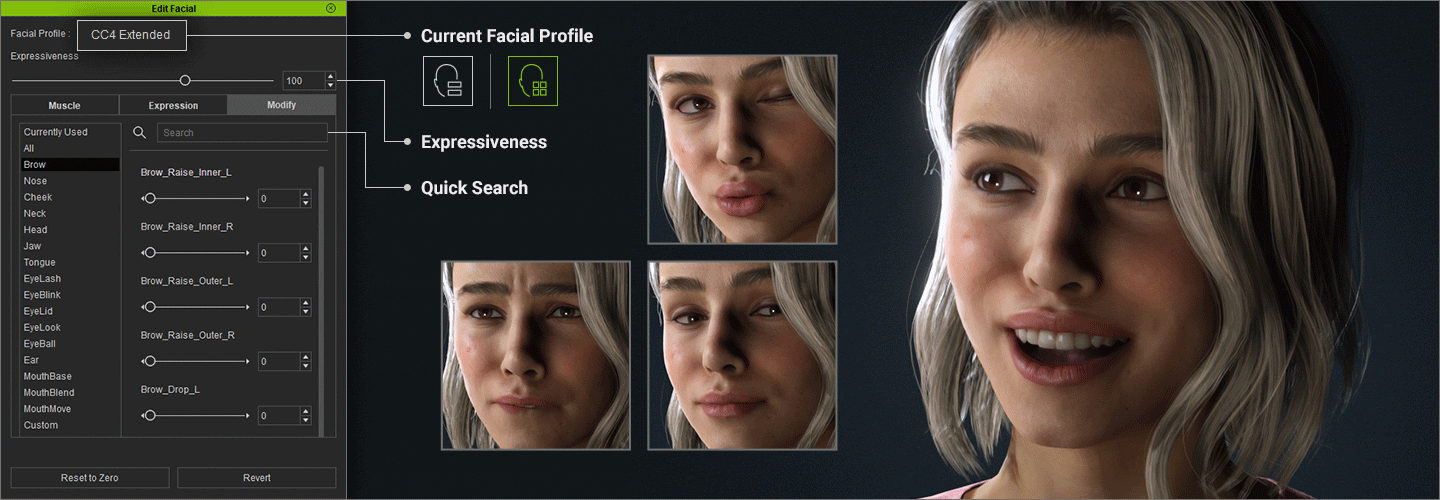The image size is (1440, 500).
Task: Click the Brow_Drop_L value field
Action: pyautogui.click(x=278, y=415)
